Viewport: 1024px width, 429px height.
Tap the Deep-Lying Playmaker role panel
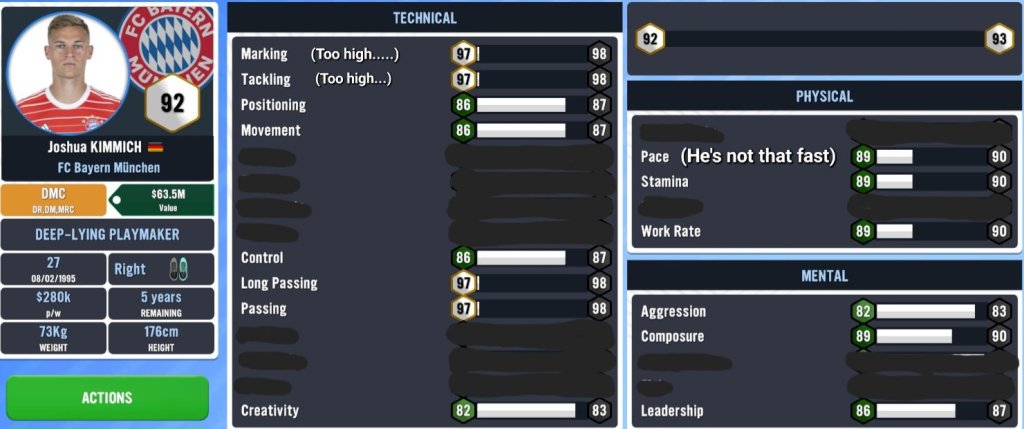click(108, 234)
